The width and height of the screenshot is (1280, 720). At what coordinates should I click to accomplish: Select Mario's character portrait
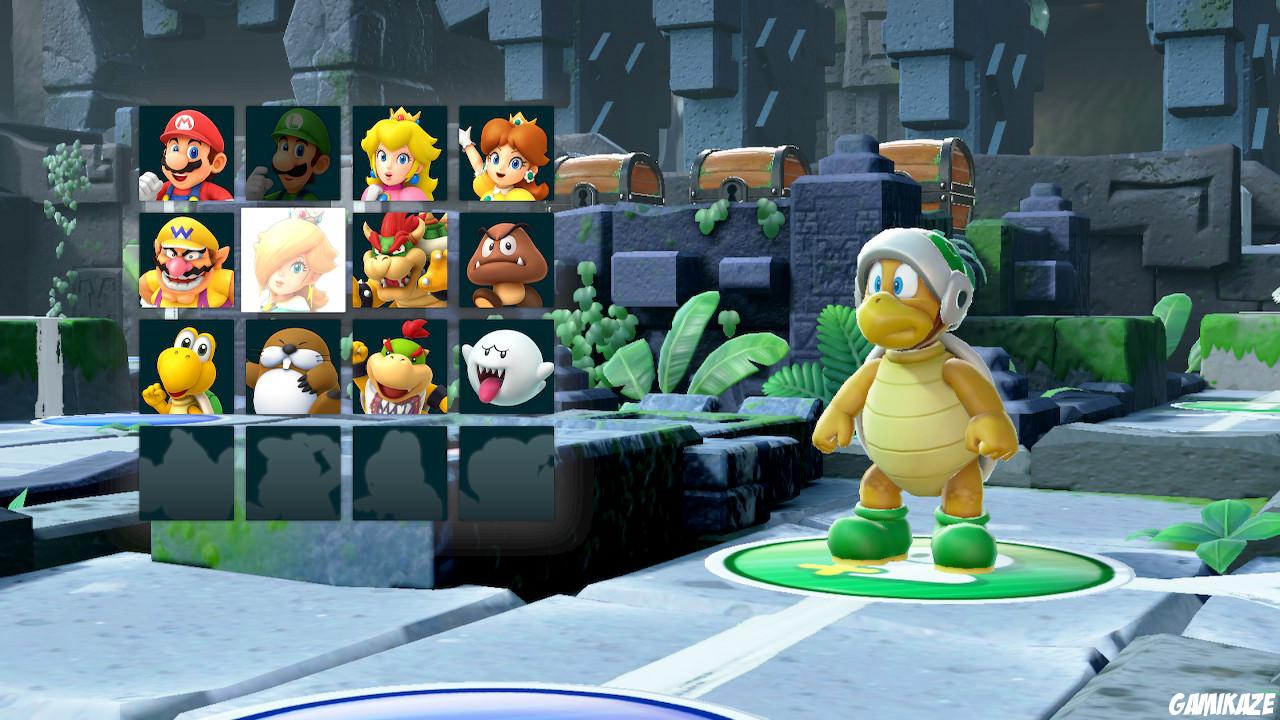[192, 152]
